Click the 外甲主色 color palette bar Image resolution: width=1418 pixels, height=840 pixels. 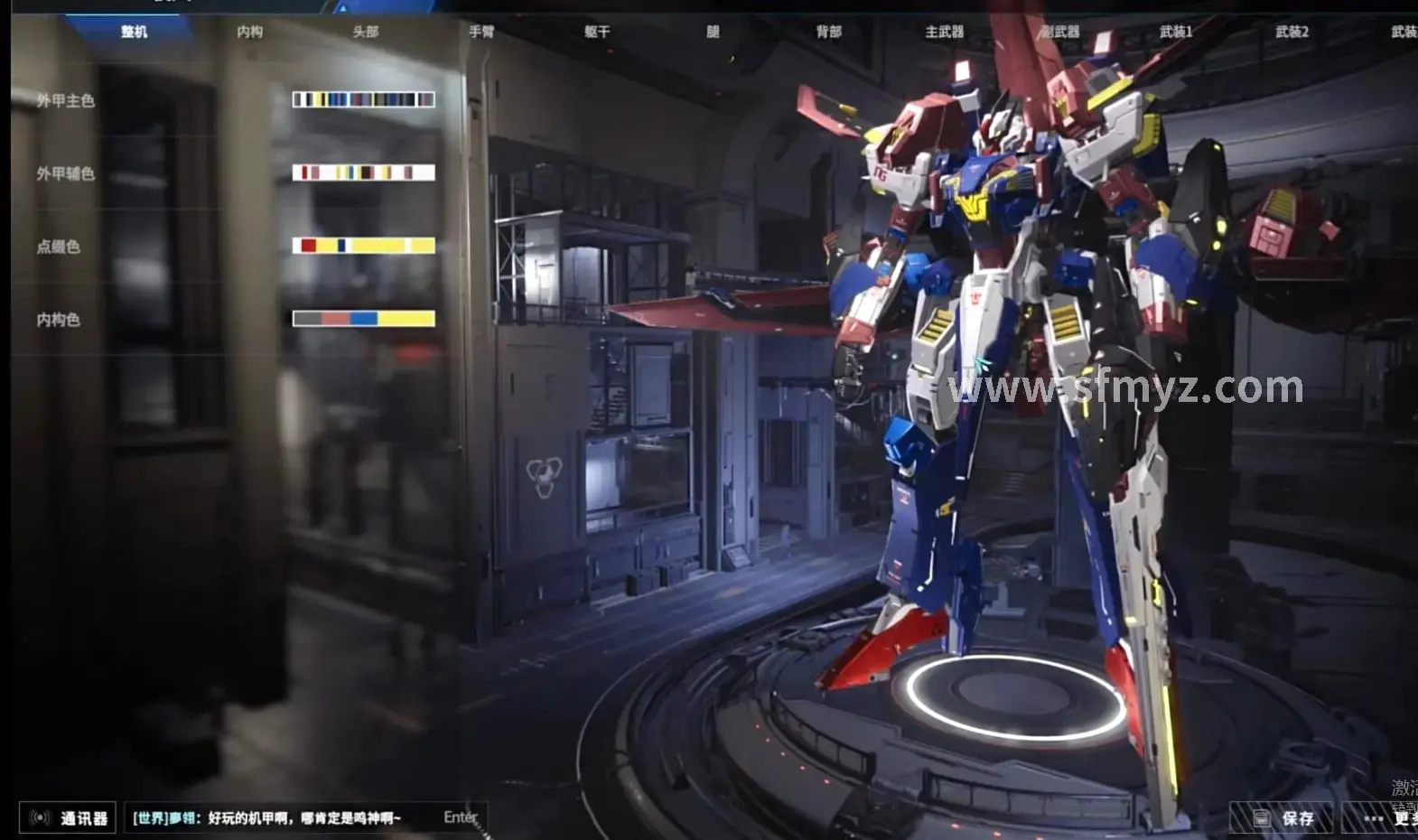[363, 99]
